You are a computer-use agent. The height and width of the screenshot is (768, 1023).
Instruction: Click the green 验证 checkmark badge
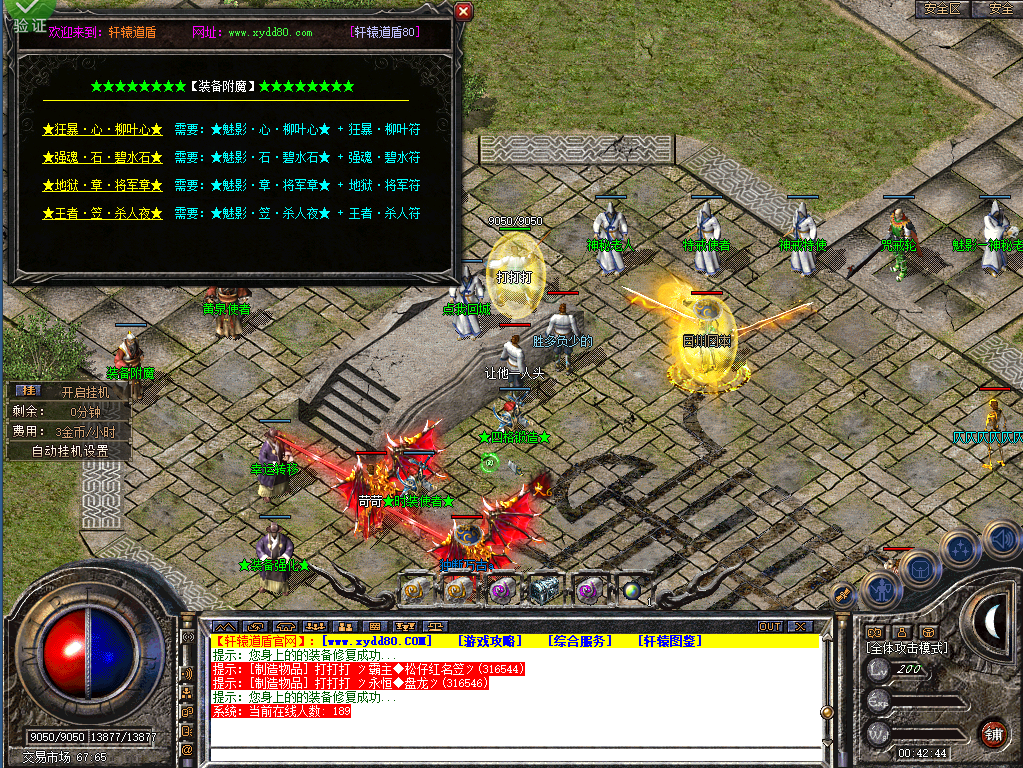(24, 17)
